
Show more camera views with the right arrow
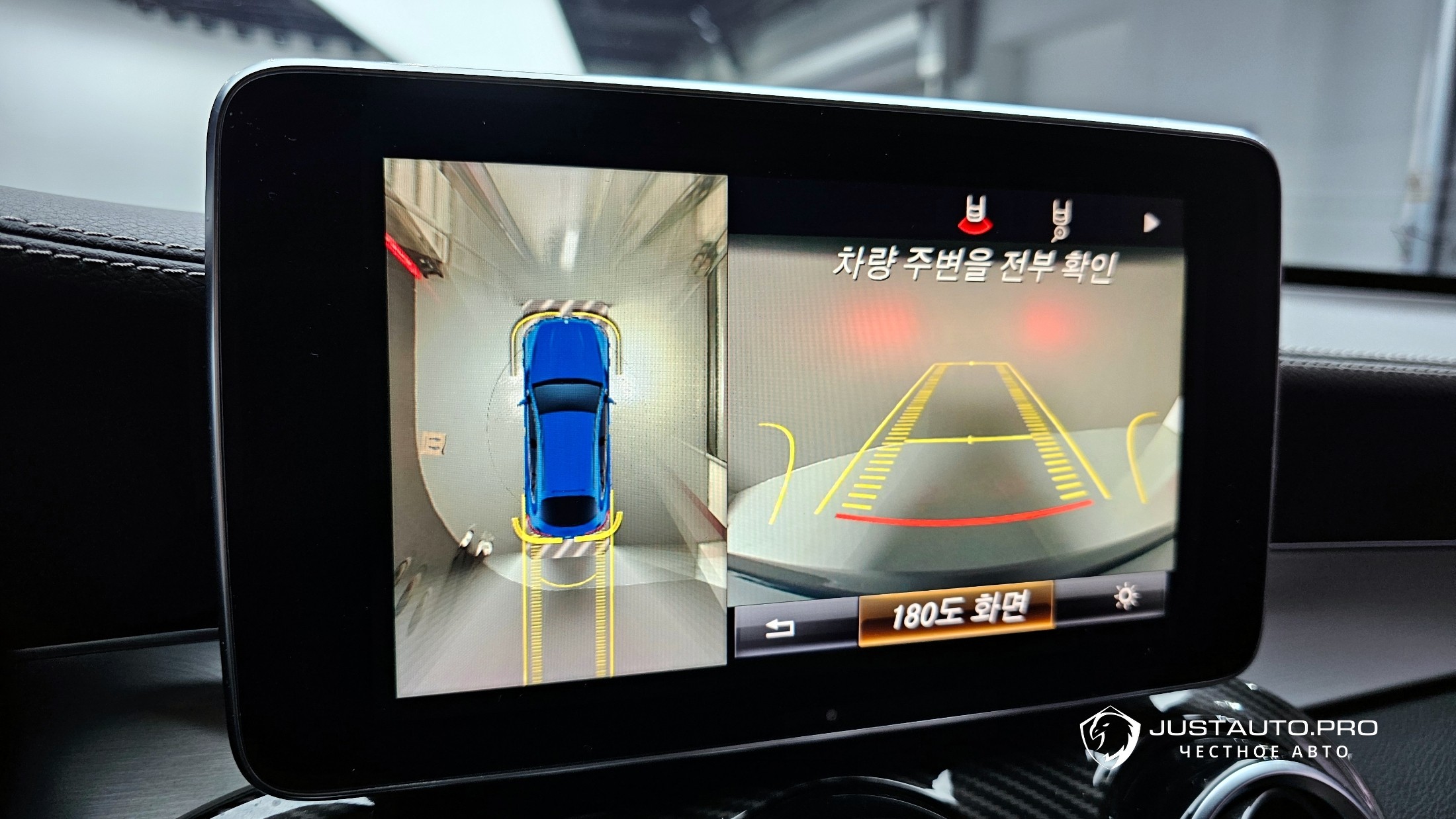tap(1152, 223)
